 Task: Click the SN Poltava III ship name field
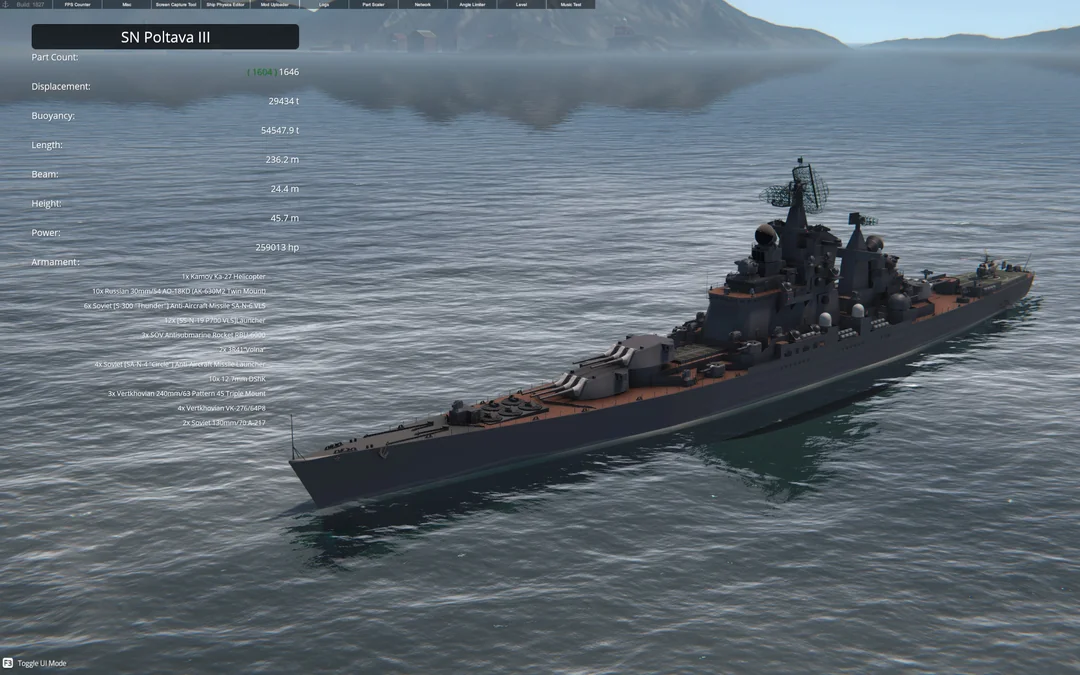click(x=165, y=37)
